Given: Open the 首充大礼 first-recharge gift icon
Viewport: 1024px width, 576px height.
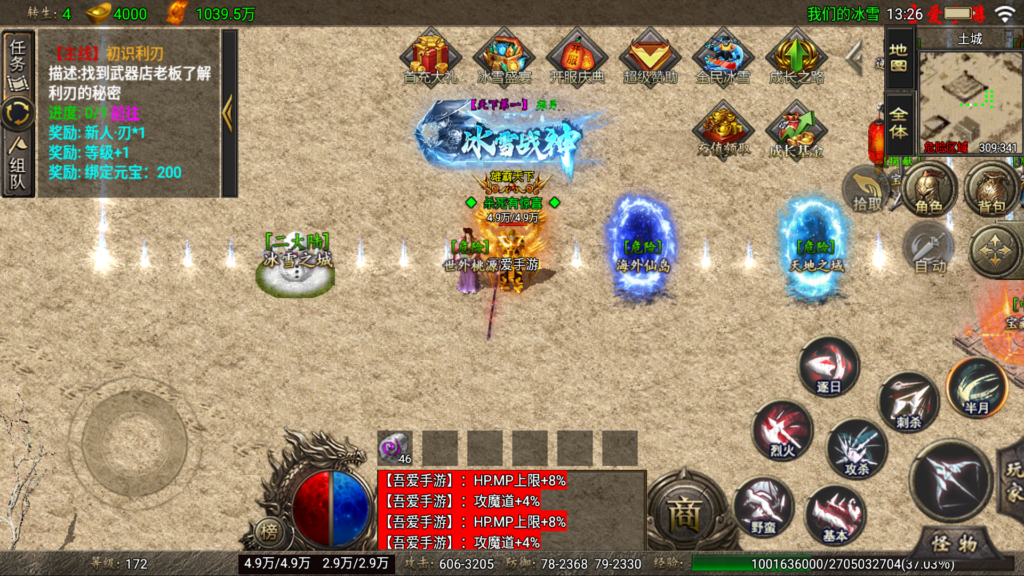Looking at the screenshot, I should (429, 56).
